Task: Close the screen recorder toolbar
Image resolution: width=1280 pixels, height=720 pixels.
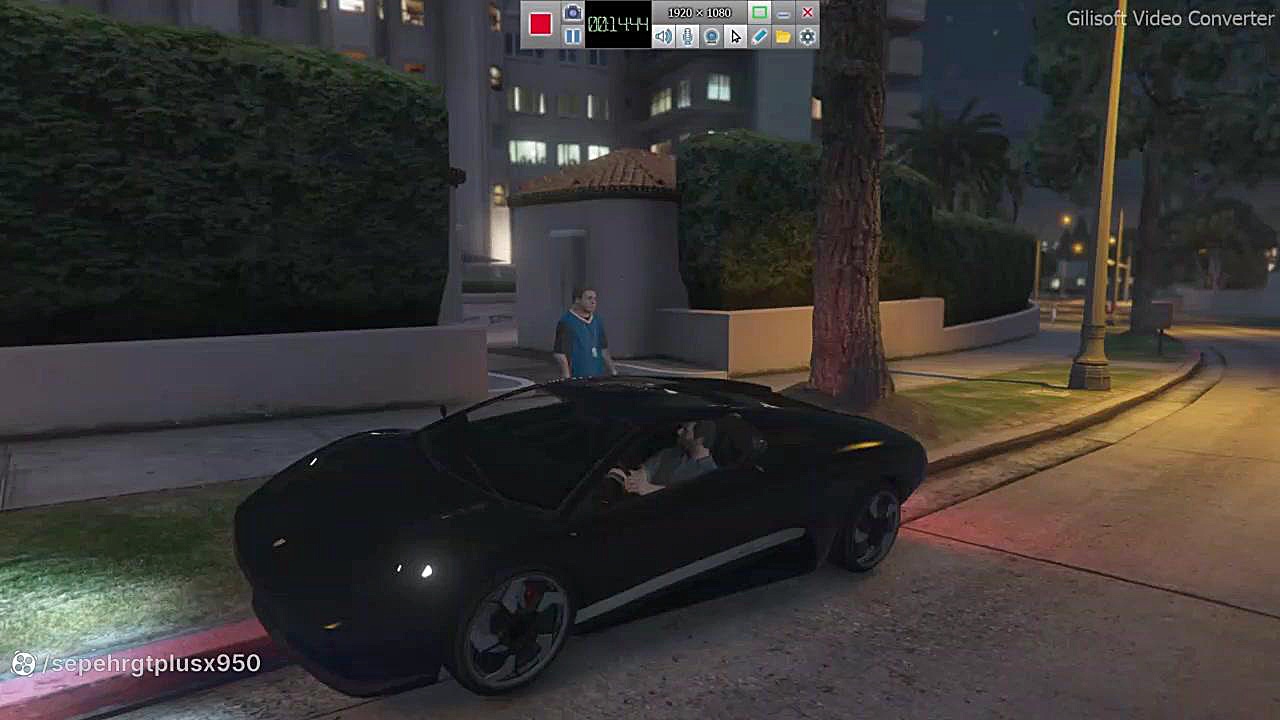Action: [807, 13]
